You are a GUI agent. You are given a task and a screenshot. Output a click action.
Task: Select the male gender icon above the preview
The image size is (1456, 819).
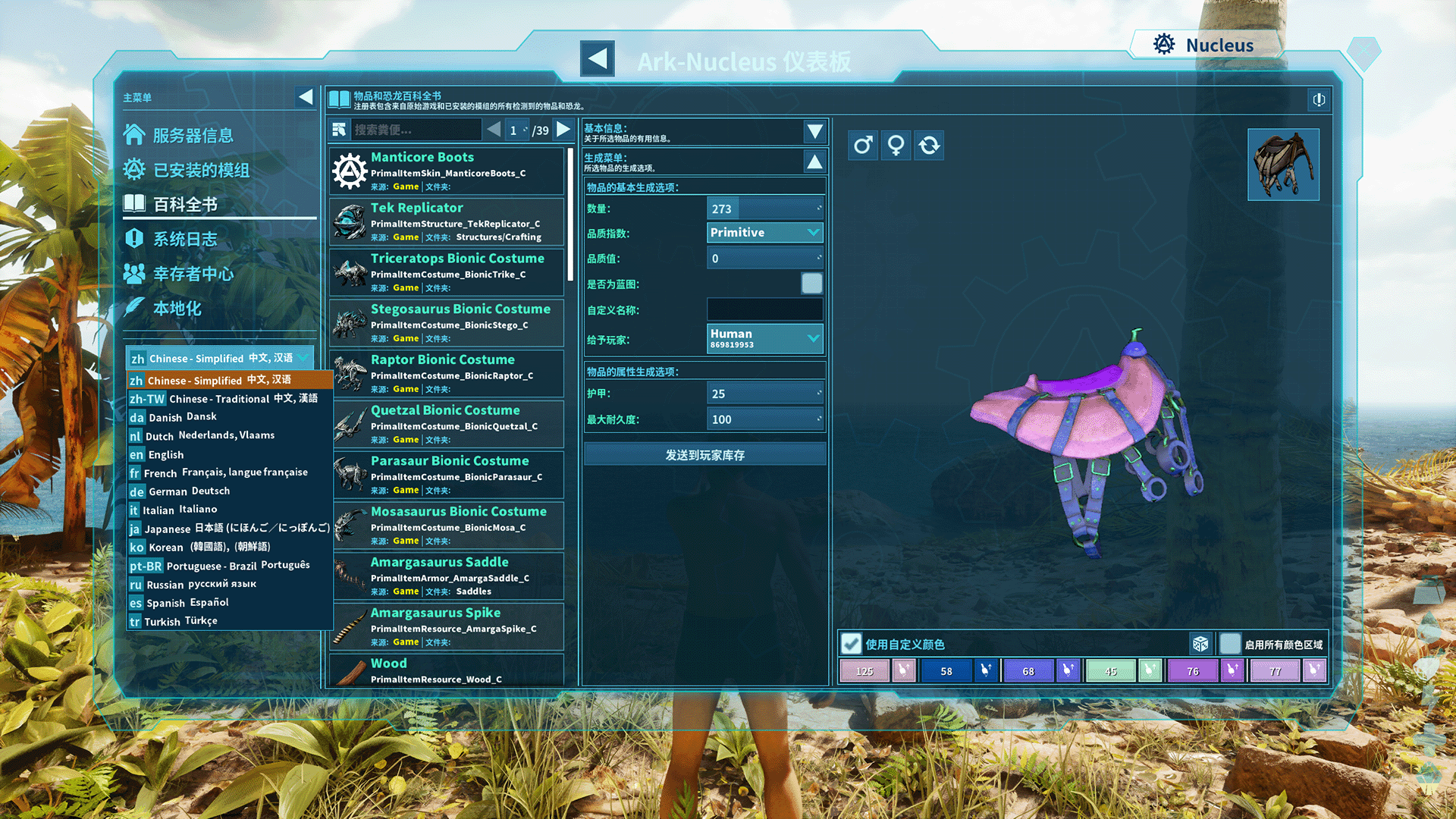click(862, 145)
